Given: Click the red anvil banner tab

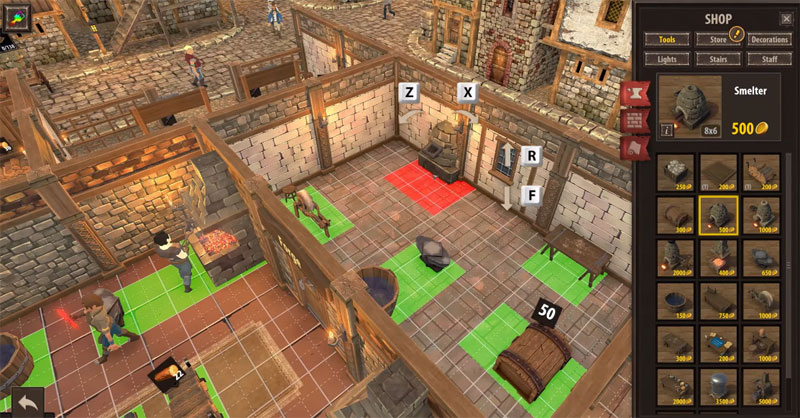Looking at the screenshot, I should point(632,94).
